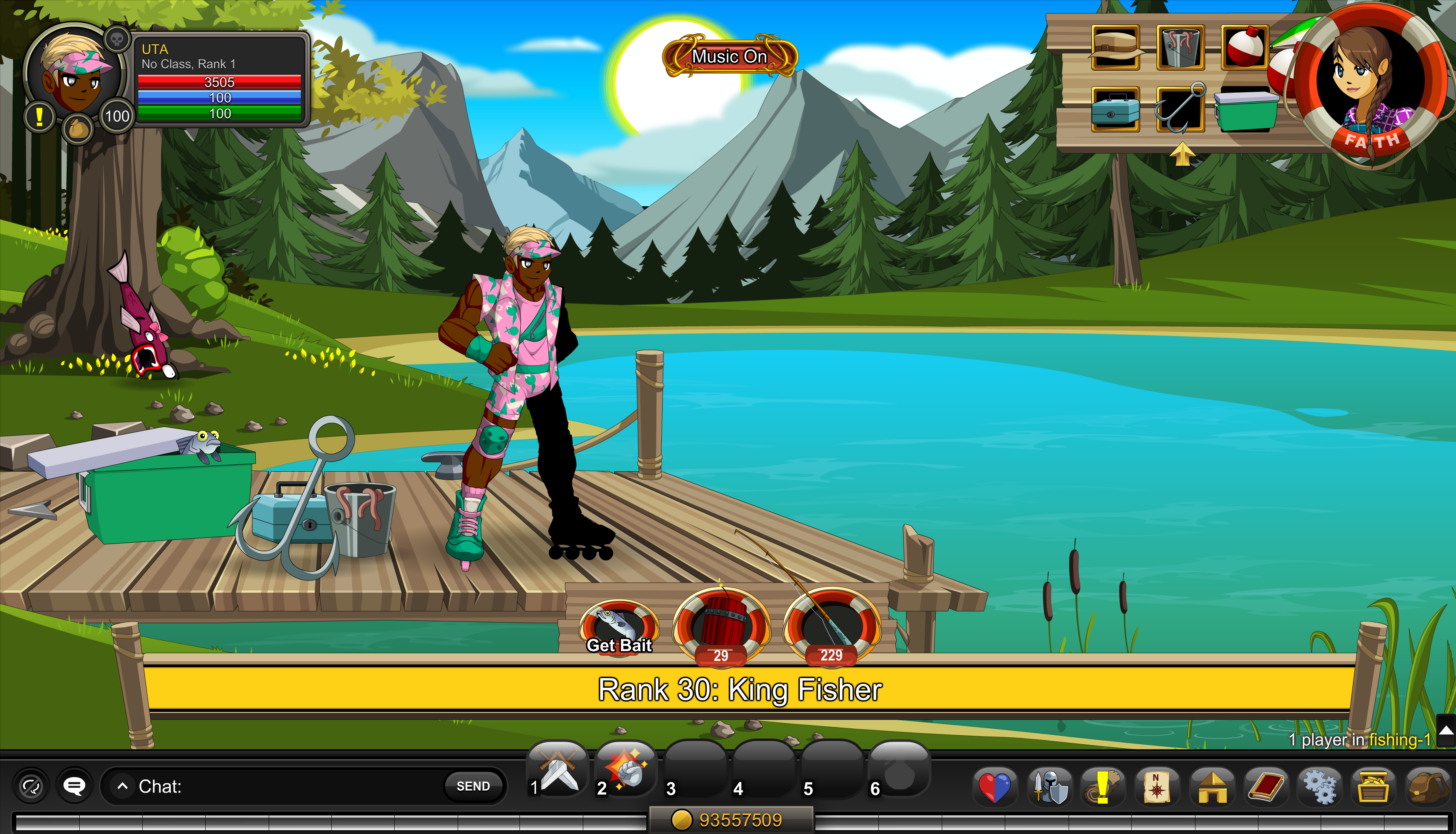Click the Get Bait button
The width and height of the screenshot is (1456, 834).
[619, 628]
